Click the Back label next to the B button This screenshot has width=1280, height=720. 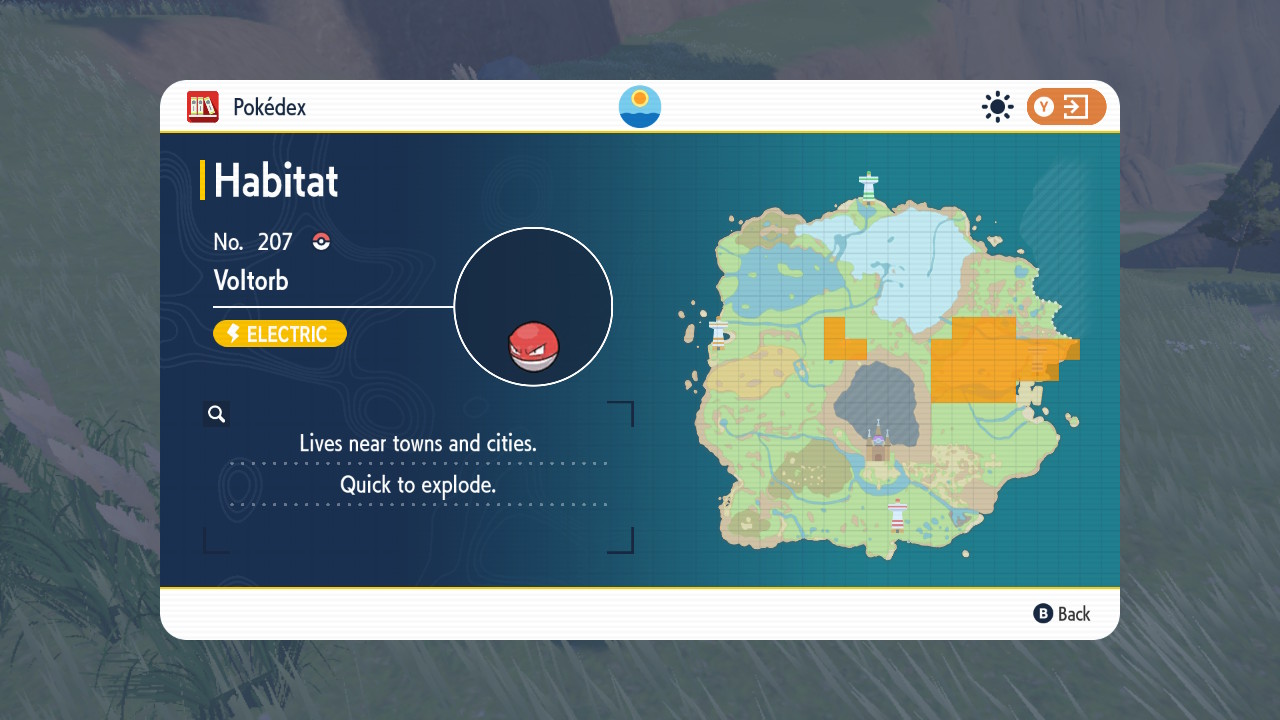1074,613
